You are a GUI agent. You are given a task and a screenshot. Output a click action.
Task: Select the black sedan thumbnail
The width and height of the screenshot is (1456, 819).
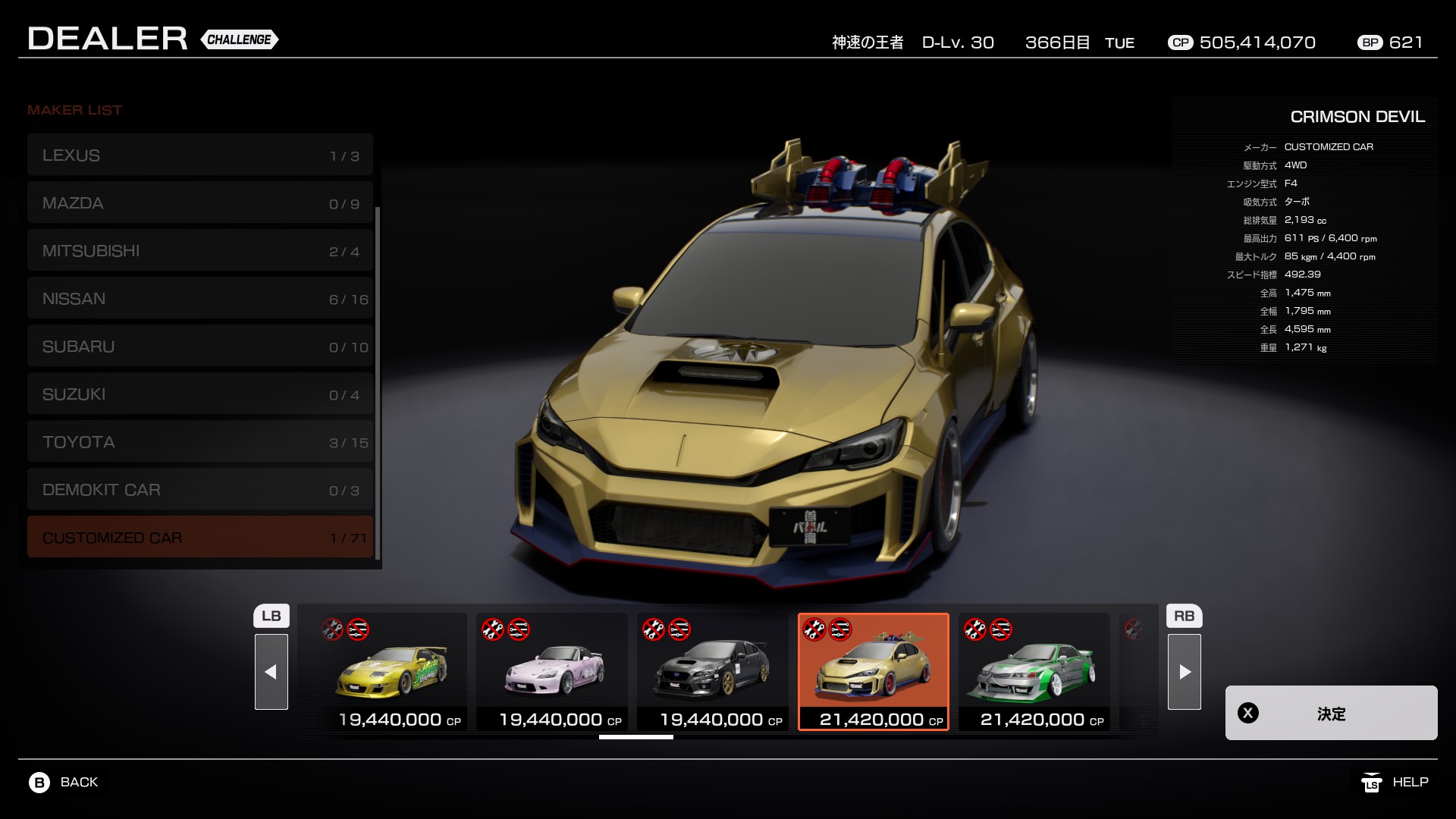(x=713, y=671)
